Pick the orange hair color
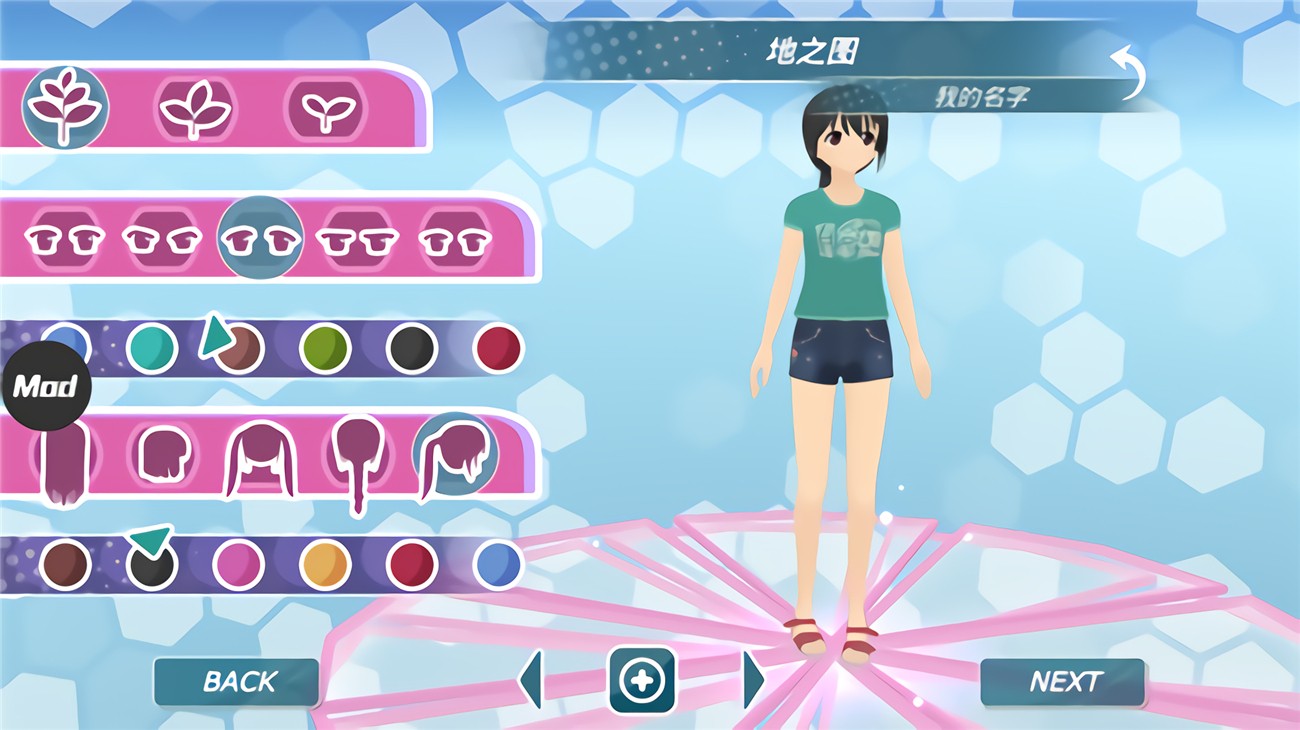Viewport: 1300px width, 730px height. tap(325, 565)
